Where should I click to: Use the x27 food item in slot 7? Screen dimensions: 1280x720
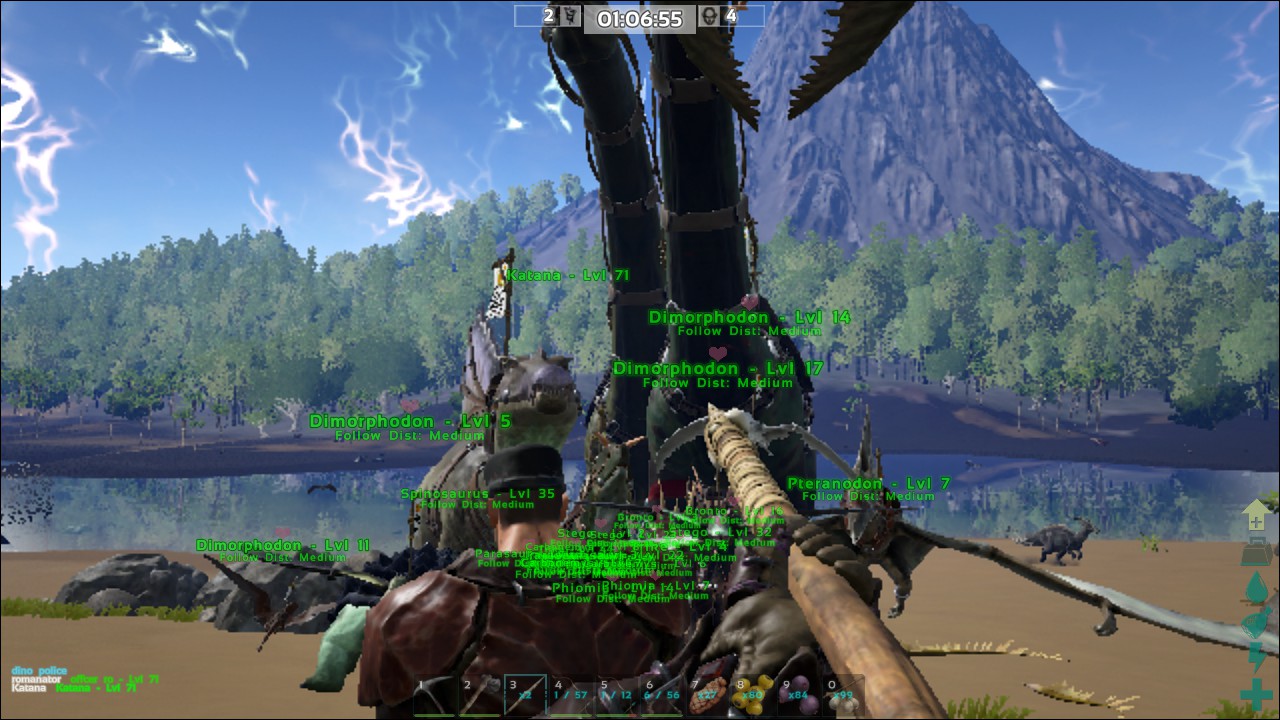(708, 694)
